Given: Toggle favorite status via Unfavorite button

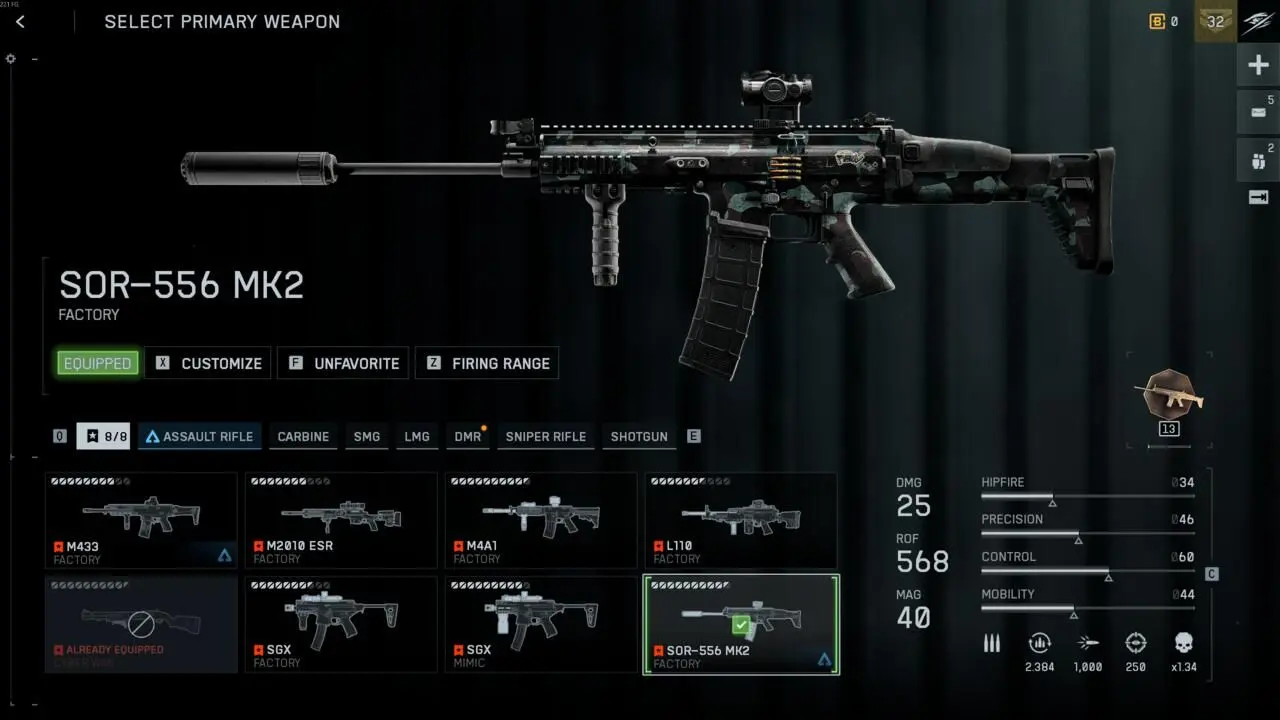Looking at the screenshot, I should (342, 363).
